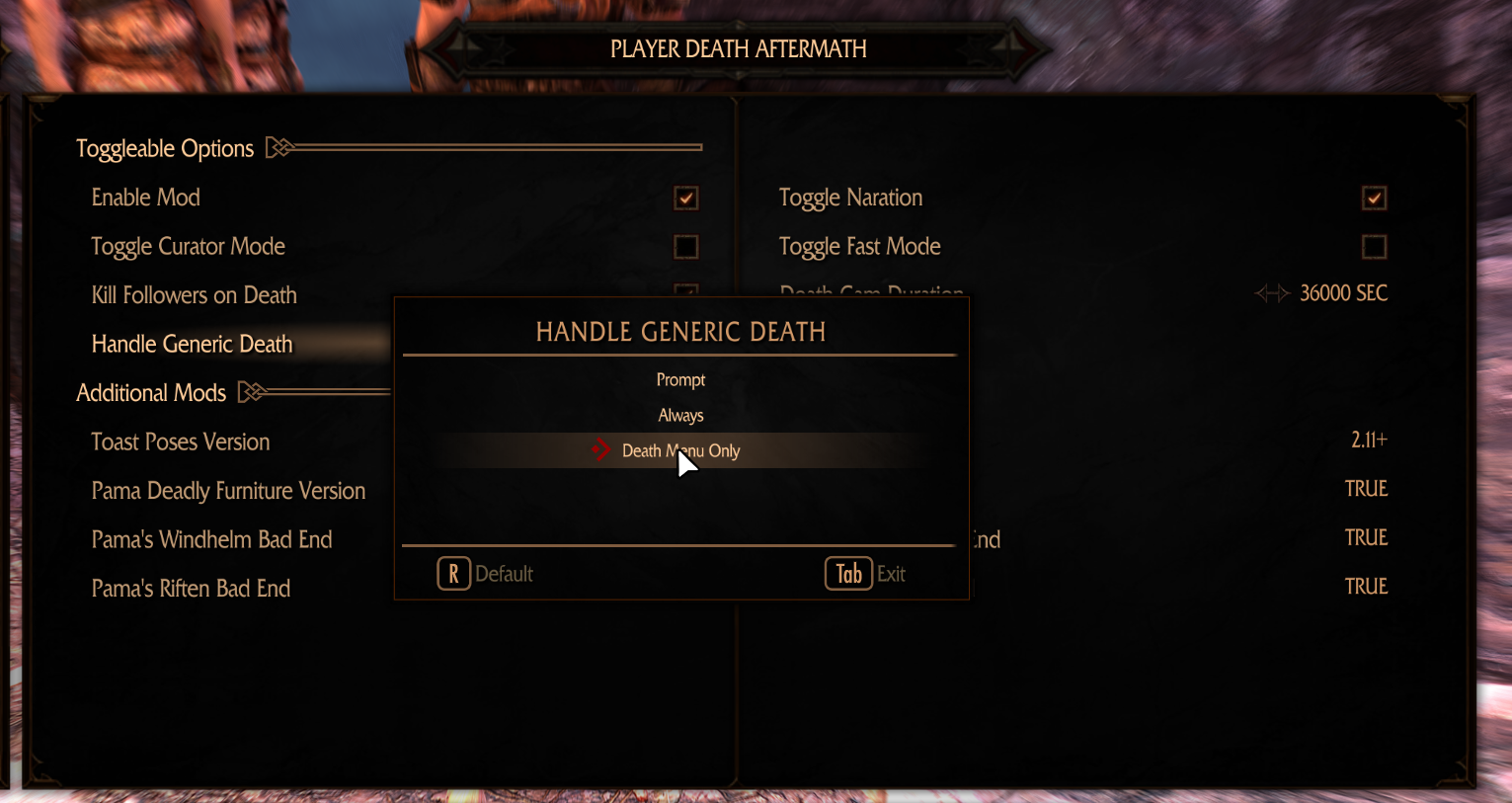The width and height of the screenshot is (1512, 803).
Task: Enable Toggle Fast Mode
Action: 1374,247
